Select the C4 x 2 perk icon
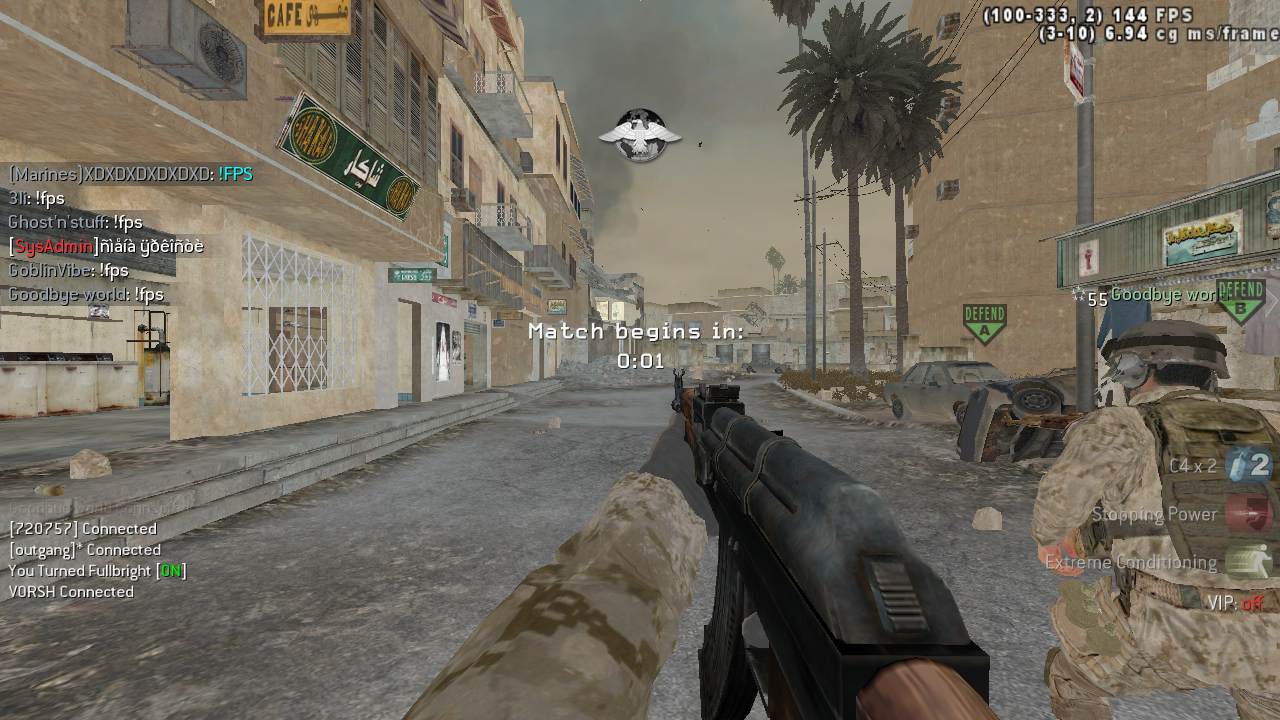 (1248, 465)
